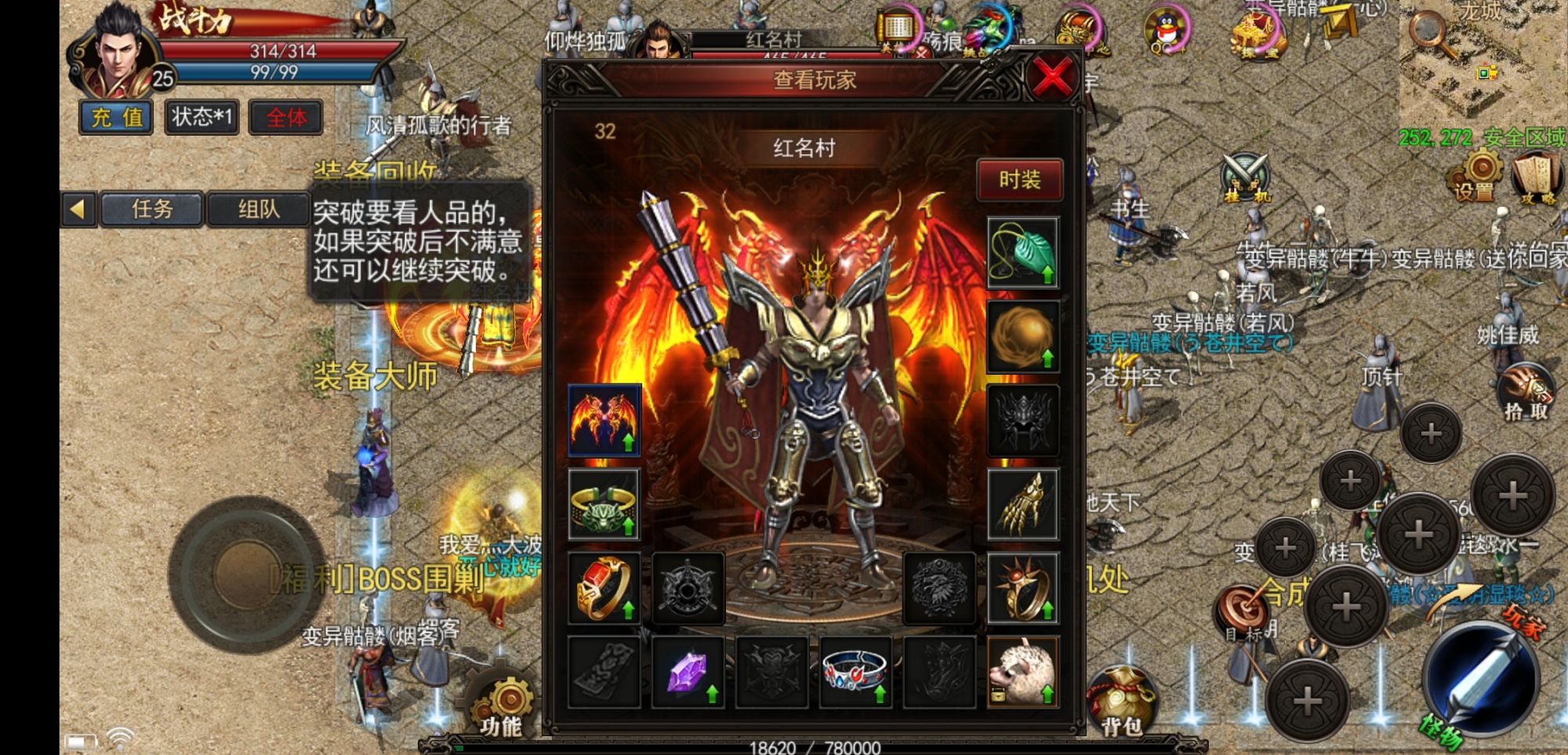Inspect the golden claw gauntlet slot

coord(1022,504)
